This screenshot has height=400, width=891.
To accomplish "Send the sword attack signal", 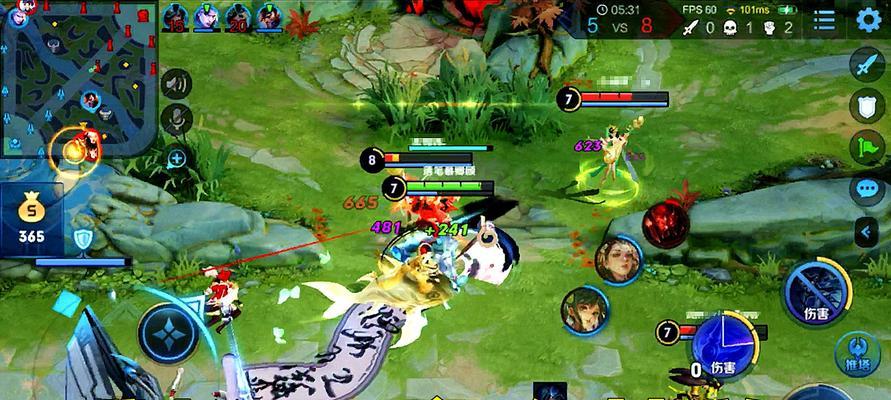I will (x=866, y=65).
